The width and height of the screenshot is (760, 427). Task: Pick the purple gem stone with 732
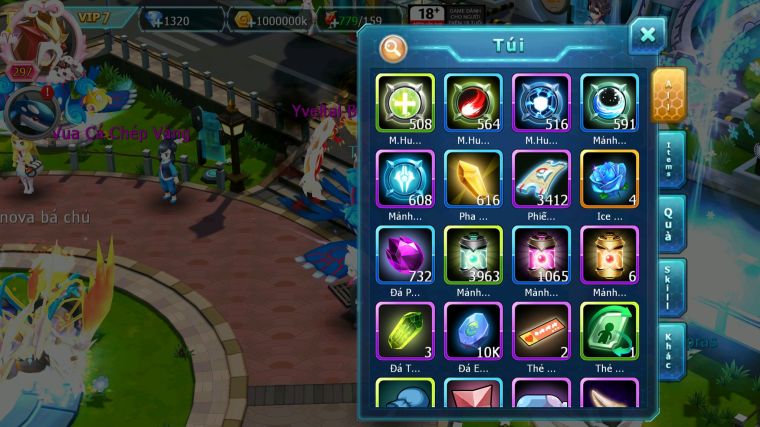click(405, 255)
